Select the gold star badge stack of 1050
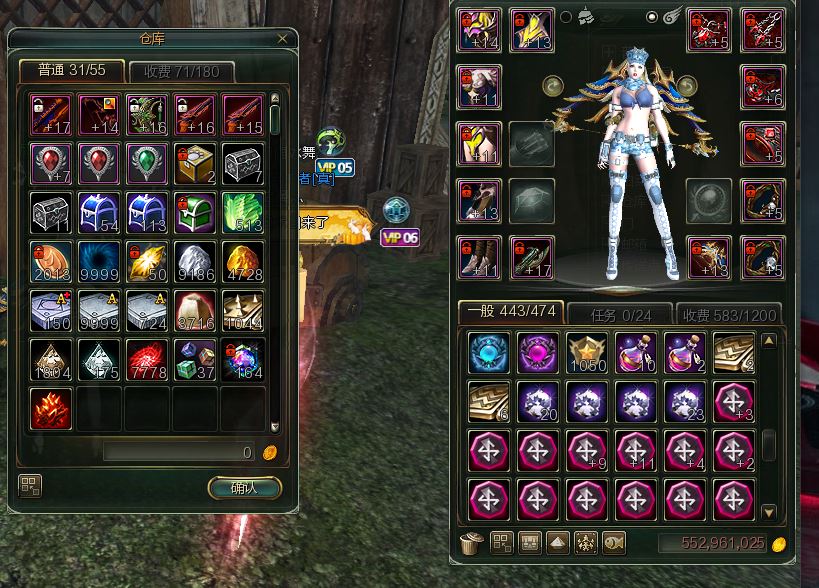 (x=588, y=353)
